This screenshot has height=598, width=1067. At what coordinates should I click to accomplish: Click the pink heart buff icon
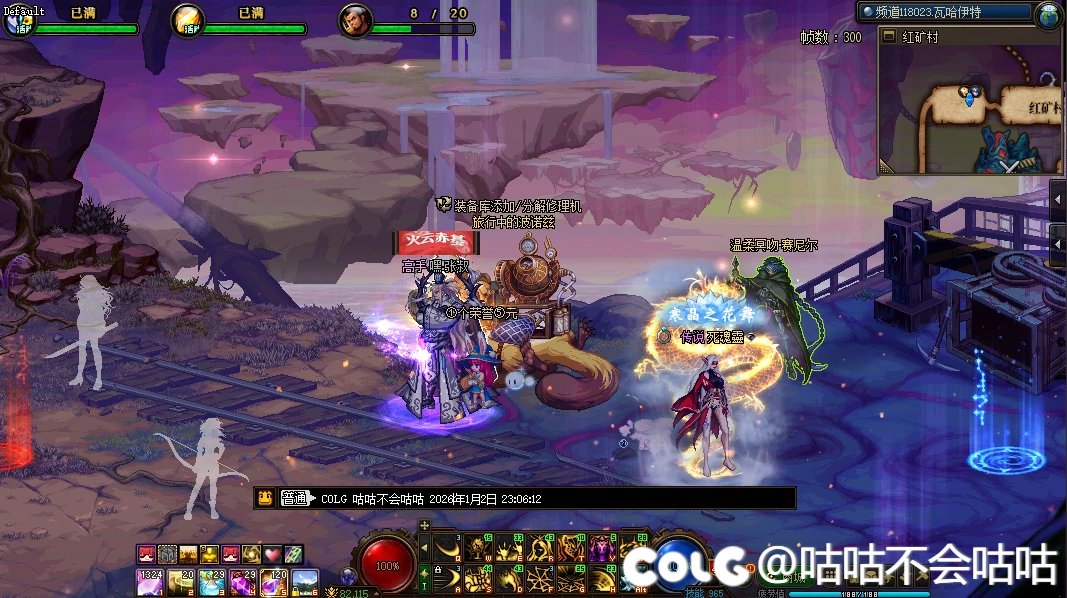point(272,553)
